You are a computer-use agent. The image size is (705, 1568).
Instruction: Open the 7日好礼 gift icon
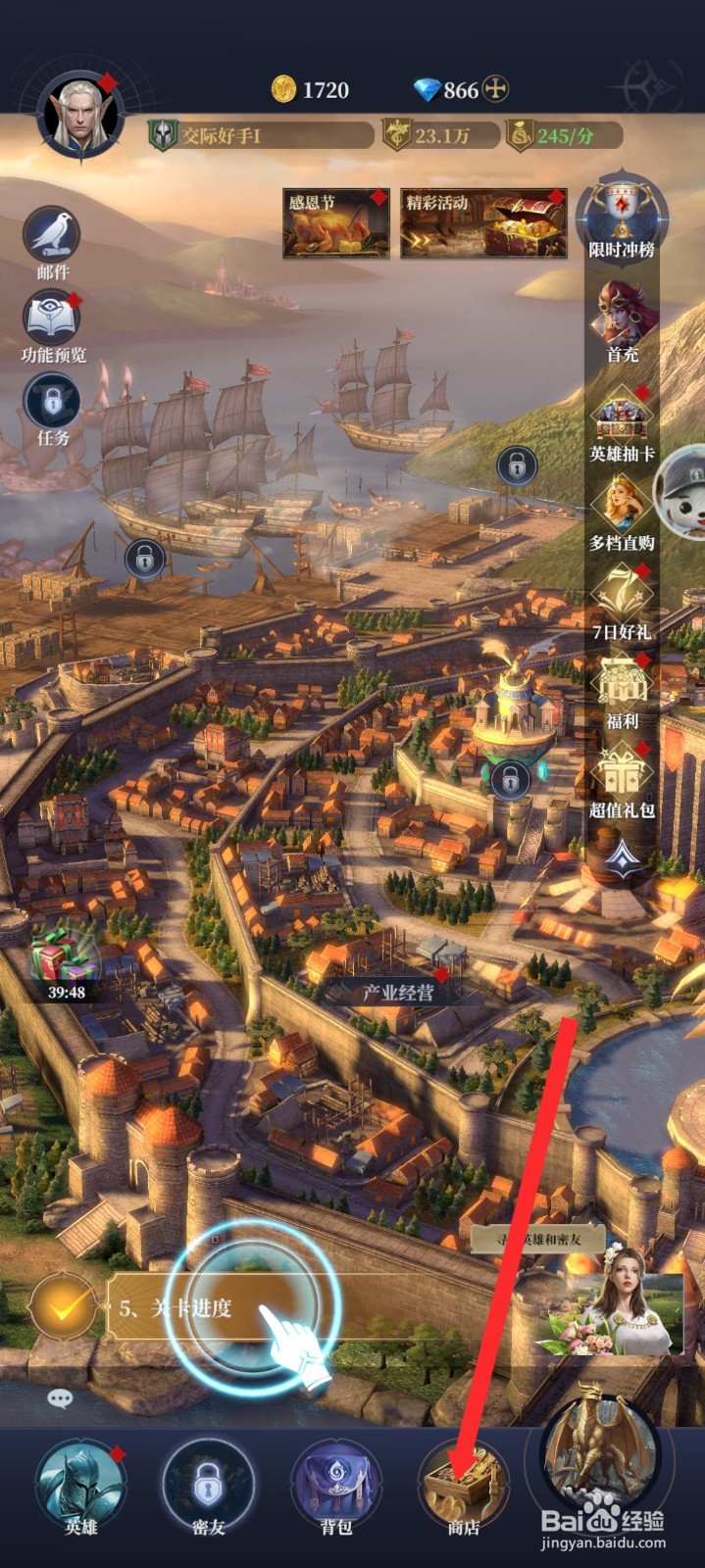[x=623, y=598]
